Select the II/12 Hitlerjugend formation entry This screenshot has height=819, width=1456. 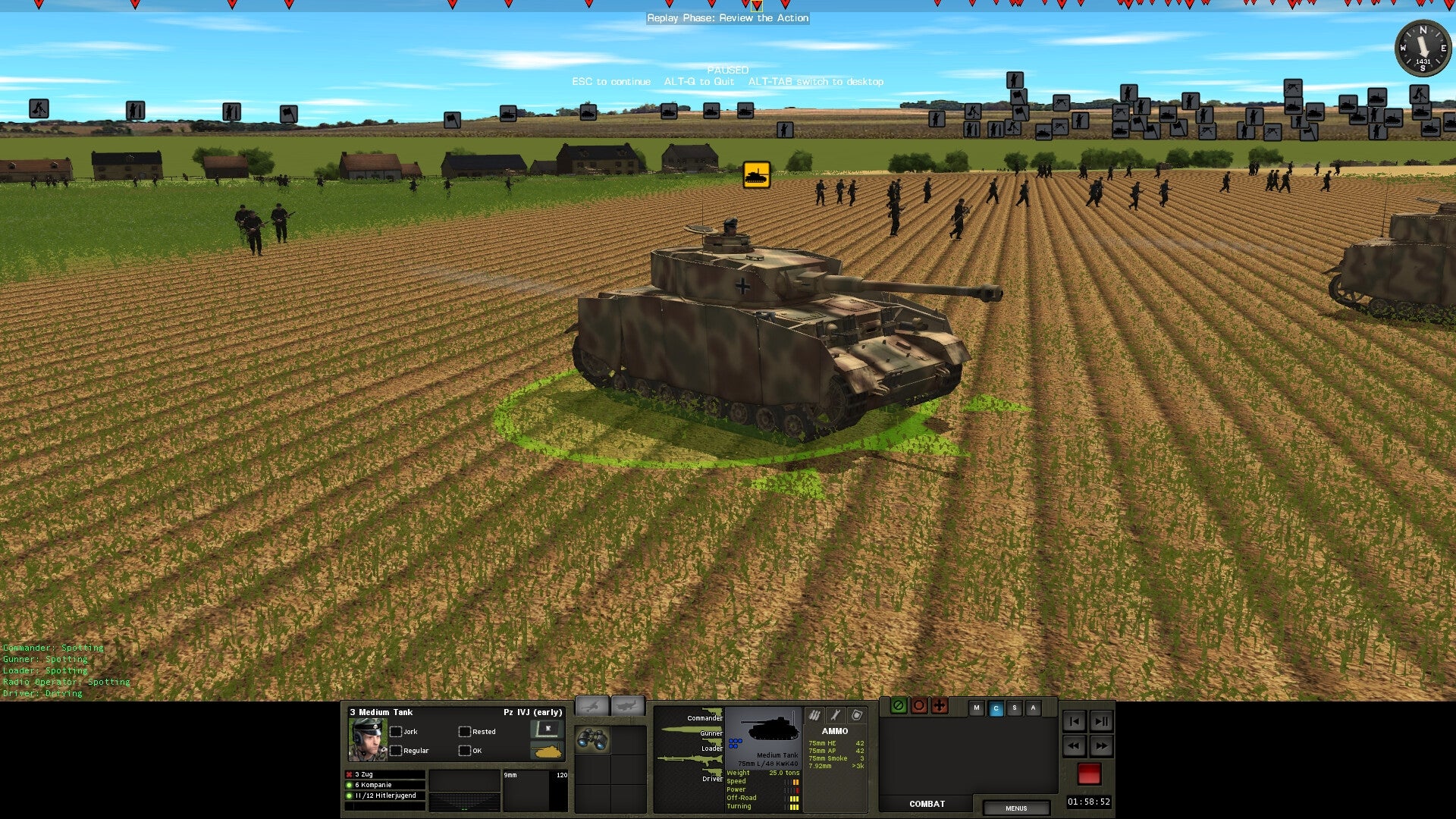tap(383, 794)
